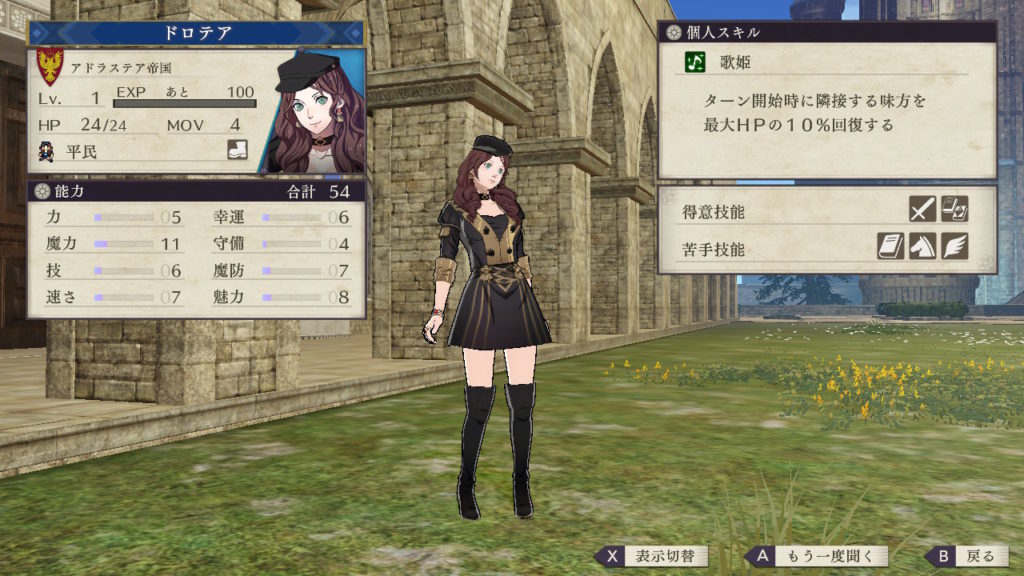Select the sword proficiency icon
Image resolution: width=1024 pixels, height=576 pixels.
point(922,209)
